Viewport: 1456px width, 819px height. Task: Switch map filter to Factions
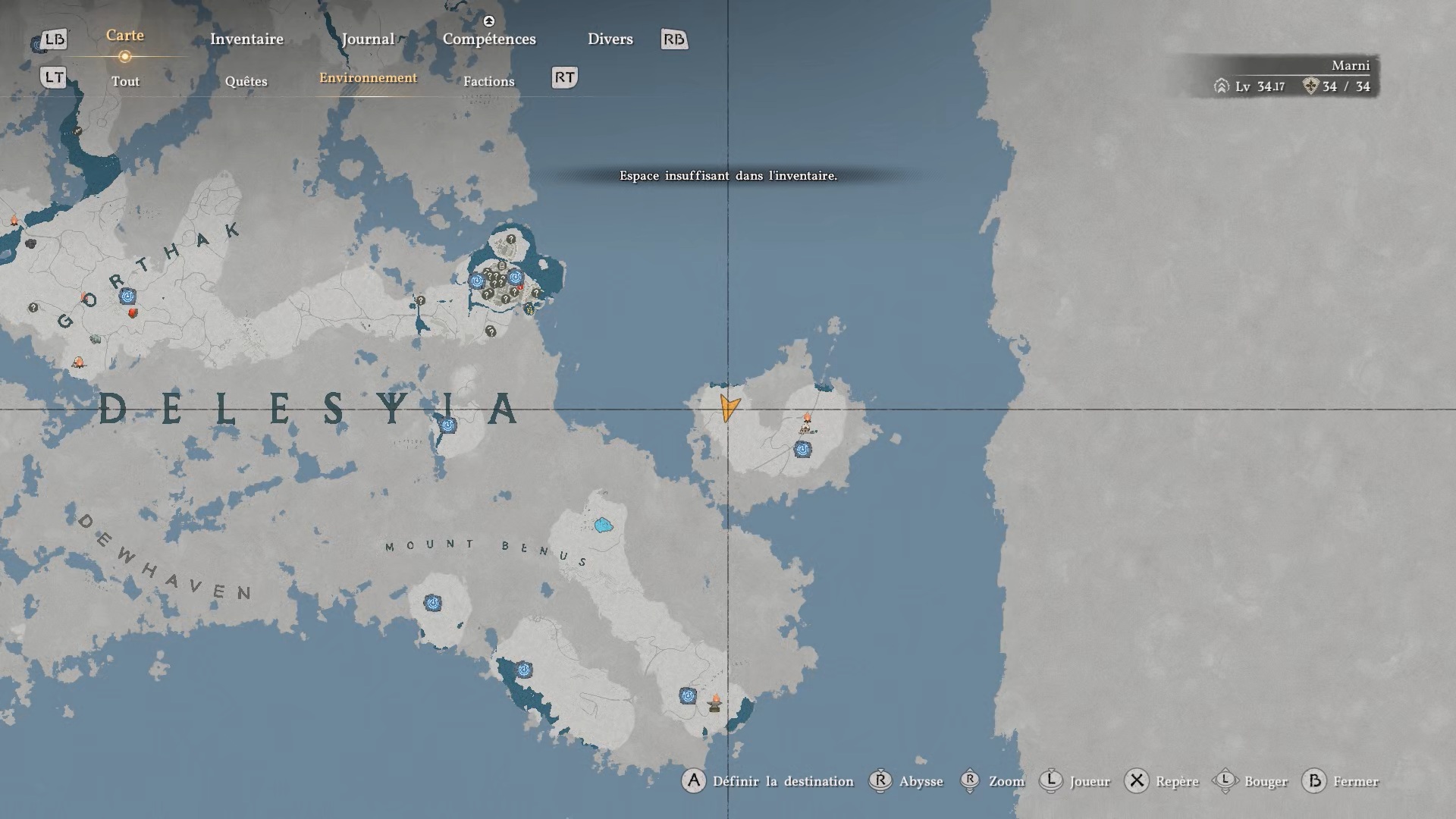488,81
